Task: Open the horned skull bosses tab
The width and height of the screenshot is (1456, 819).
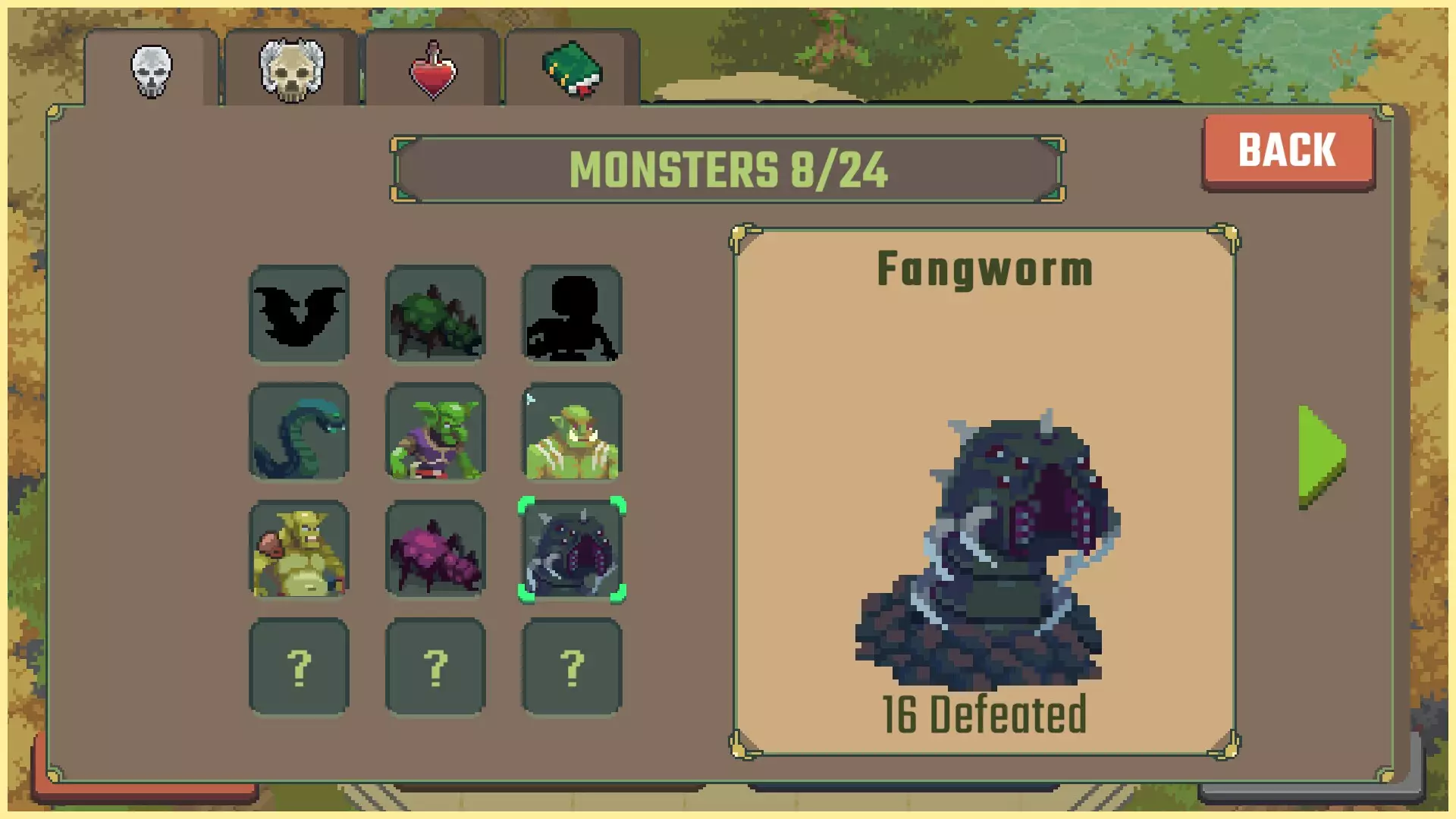Action: 292,71
